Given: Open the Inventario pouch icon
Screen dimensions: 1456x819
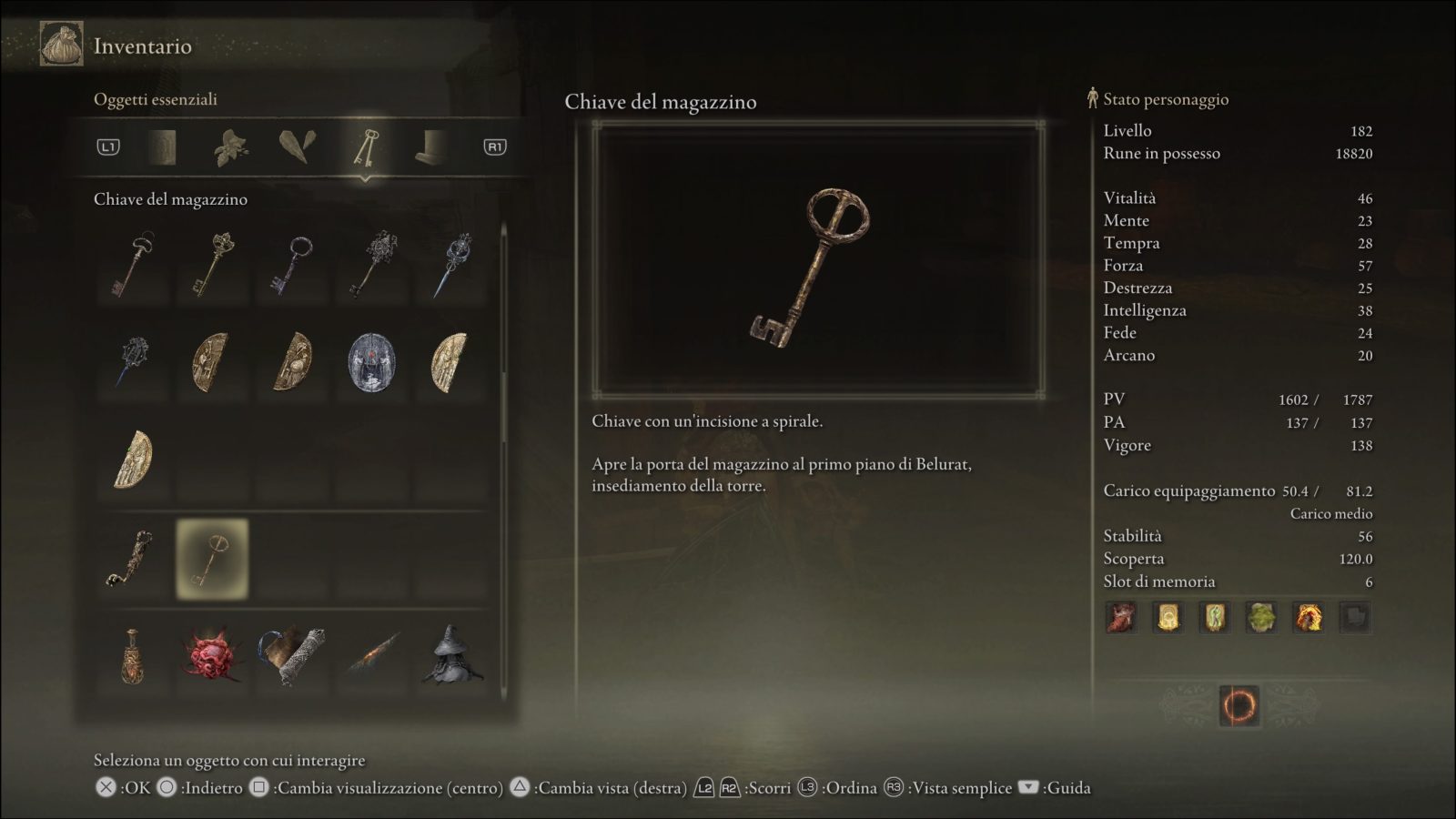Looking at the screenshot, I should pyautogui.click(x=61, y=45).
